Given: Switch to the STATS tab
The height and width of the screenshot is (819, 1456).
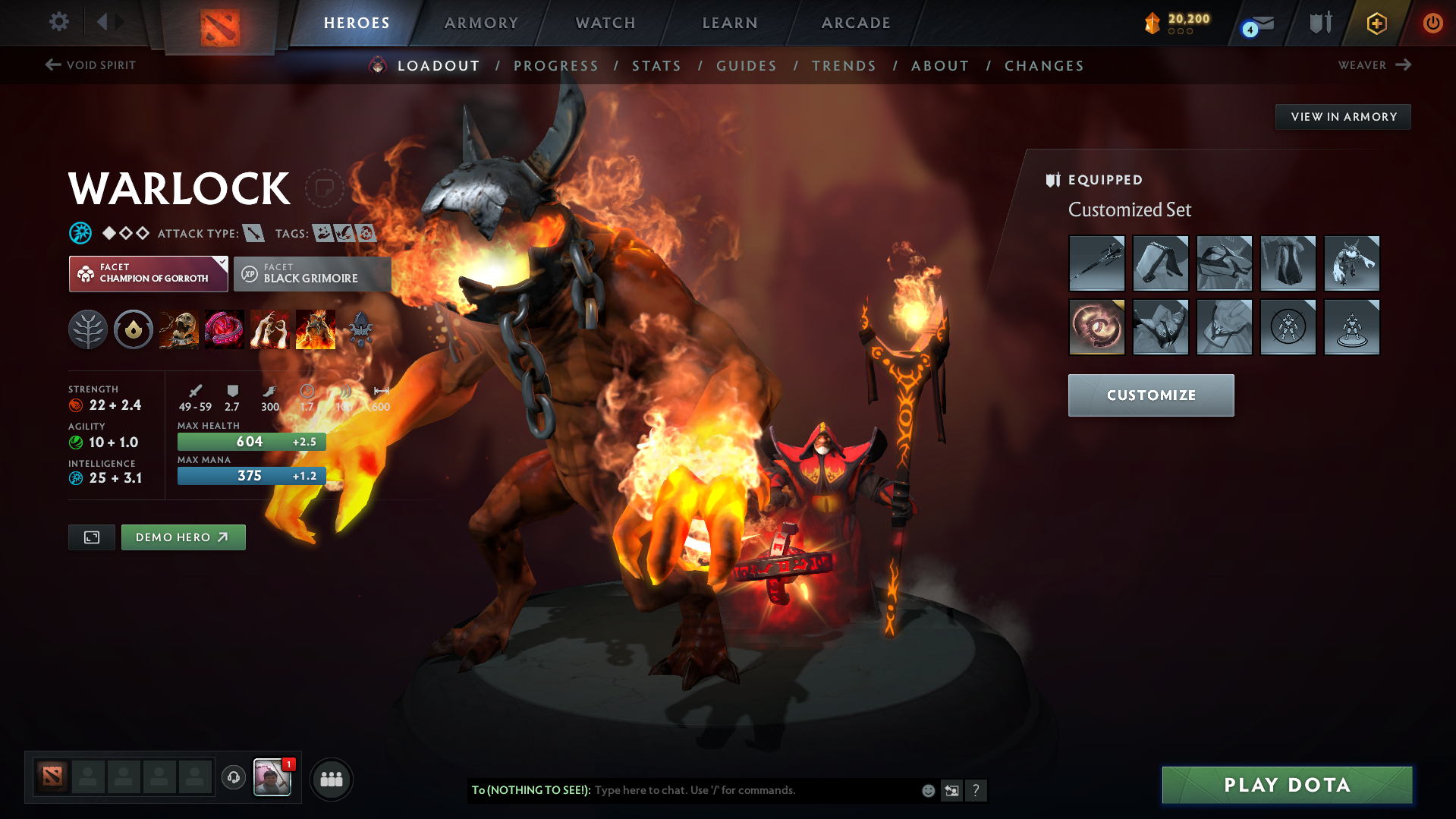Looking at the screenshot, I should [656, 65].
